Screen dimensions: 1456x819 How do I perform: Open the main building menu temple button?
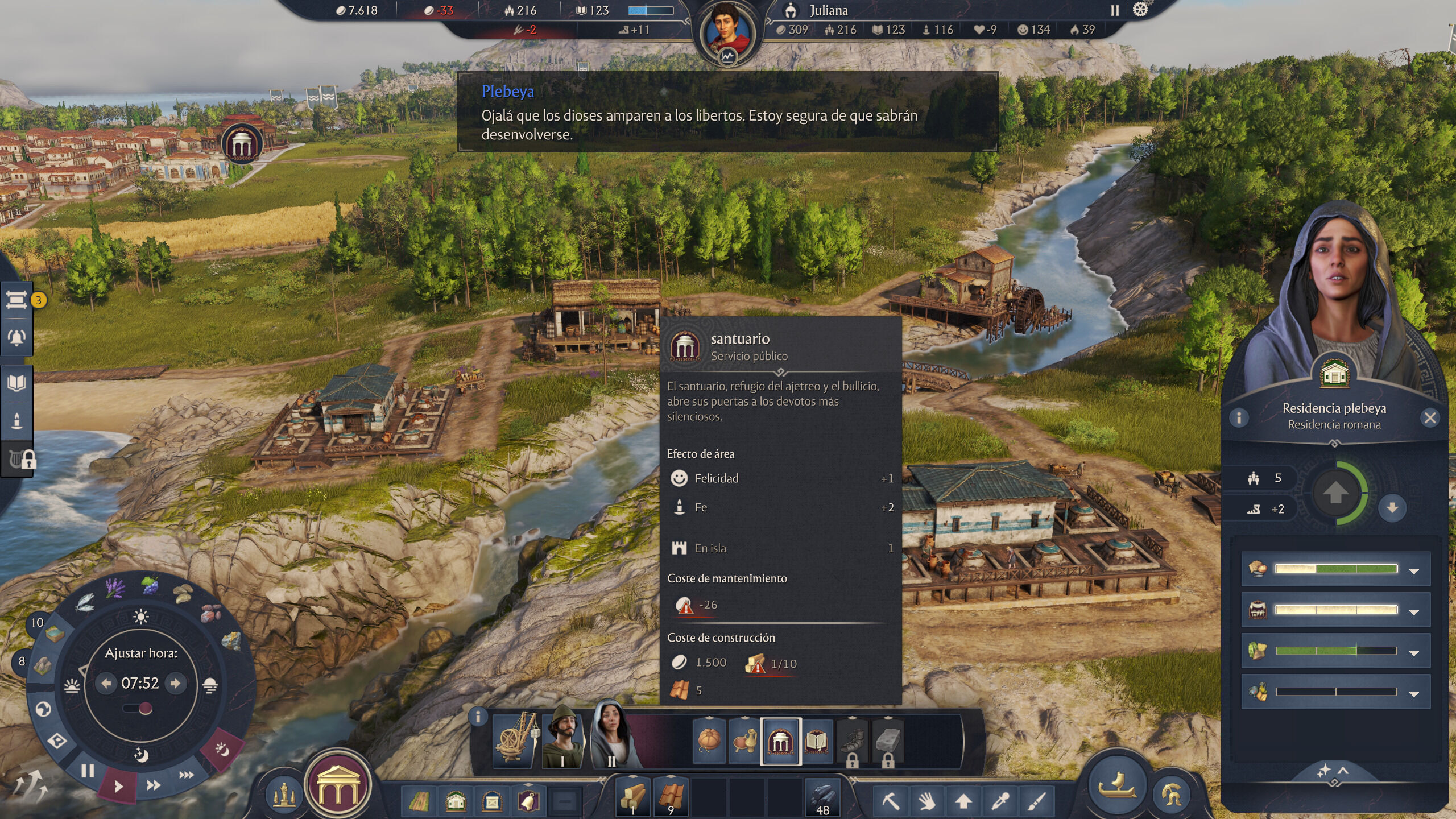click(x=338, y=785)
